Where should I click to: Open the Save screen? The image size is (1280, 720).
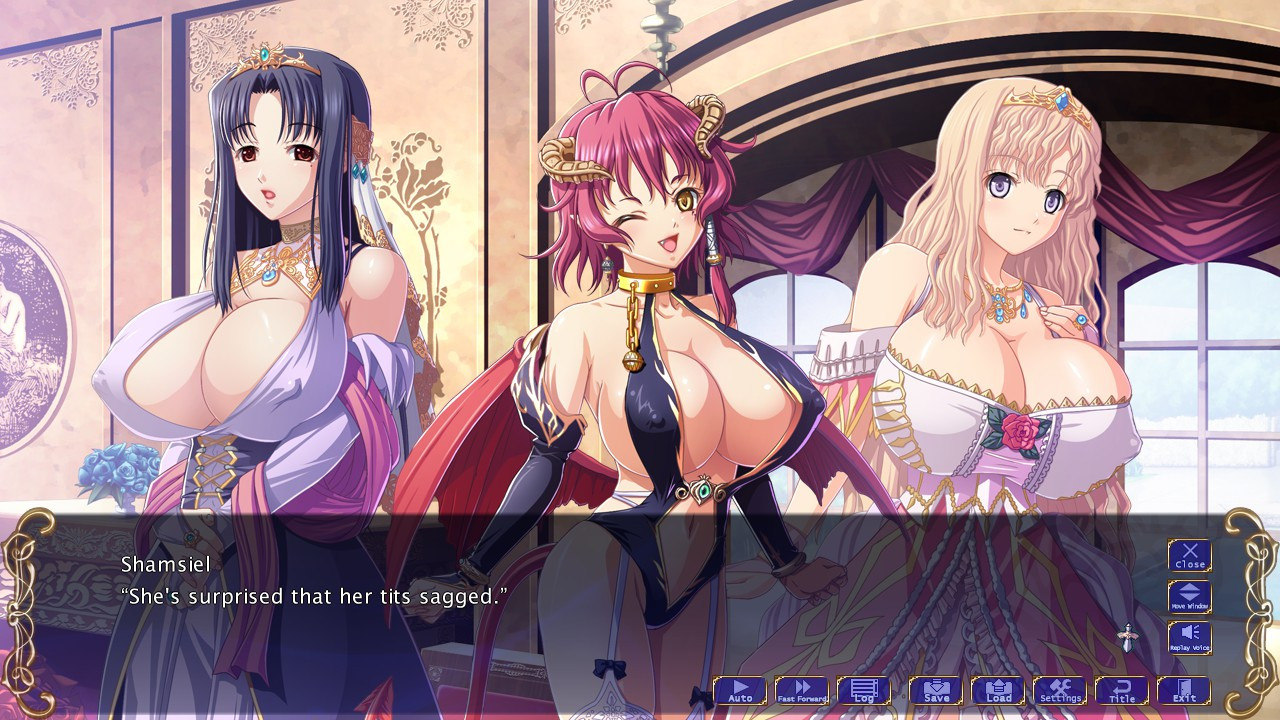coord(934,690)
